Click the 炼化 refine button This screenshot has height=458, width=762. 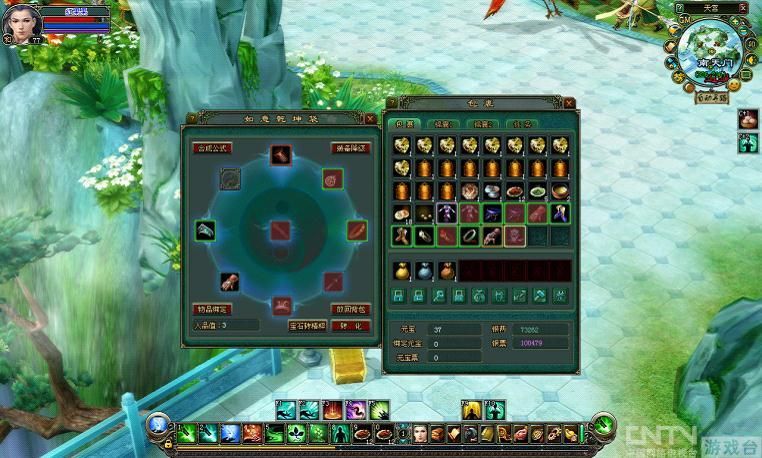coord(350,325)
